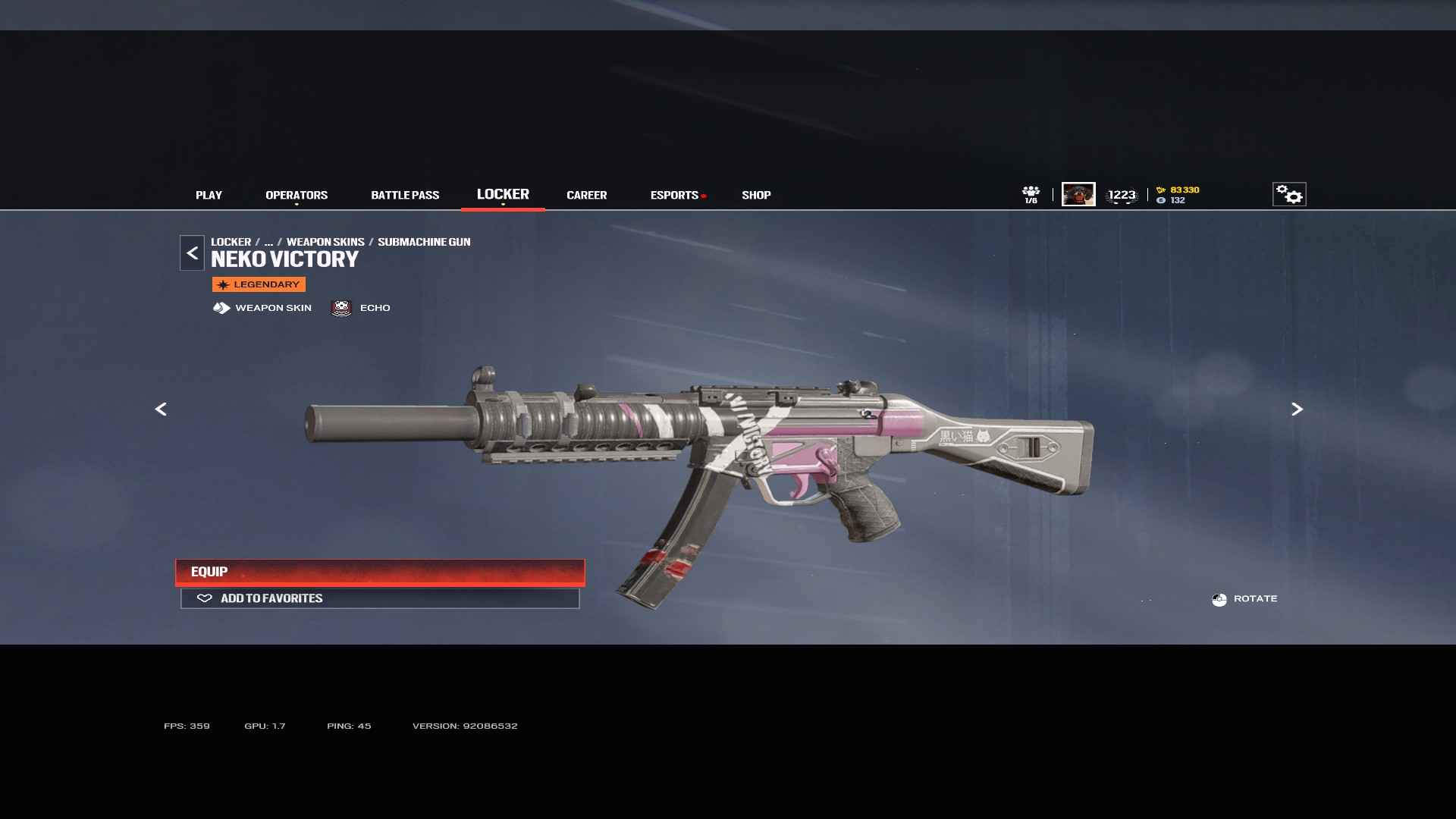Image resolution: width=1456 pixels, height=819 pixels.
Task: Equip the Neko Victory skin
Action: (x=380, y=572)
